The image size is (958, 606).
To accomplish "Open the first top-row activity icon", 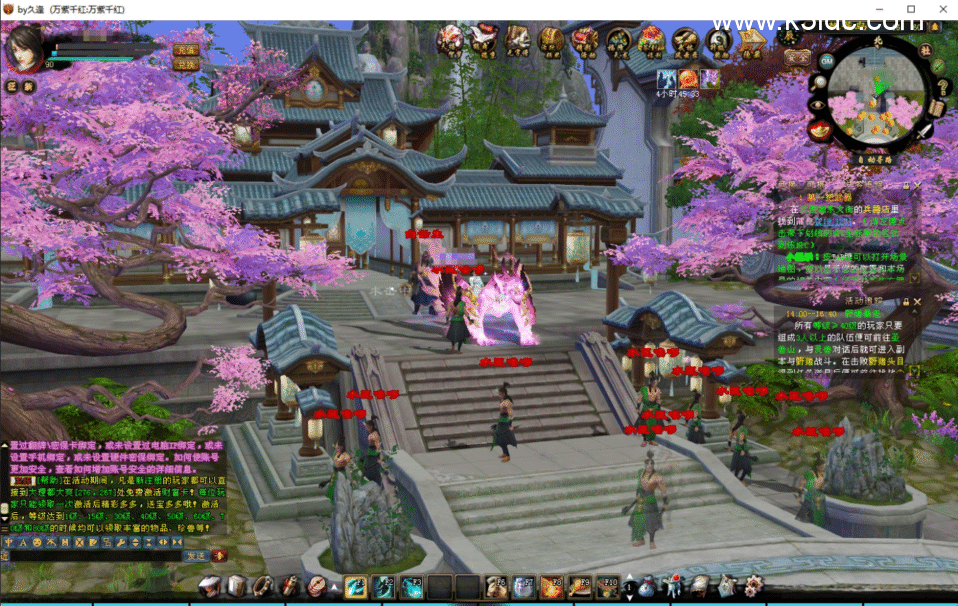I will click(x=449, y=40).
